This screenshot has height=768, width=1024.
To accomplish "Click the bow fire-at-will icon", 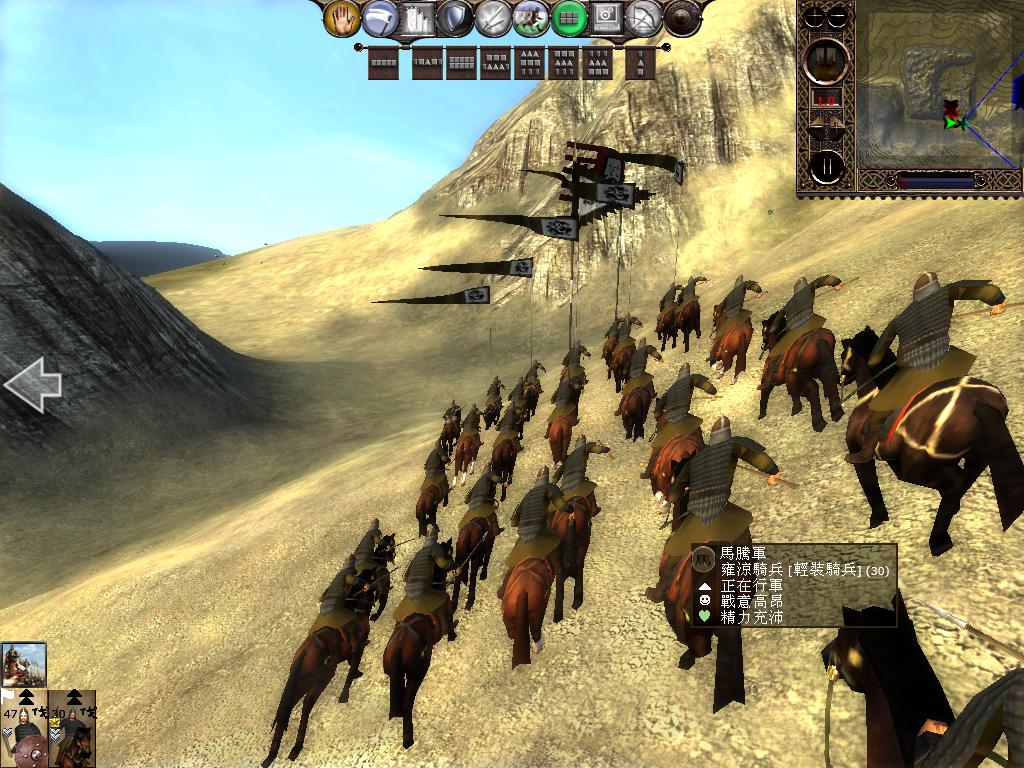I will click(x=645, y=17).
